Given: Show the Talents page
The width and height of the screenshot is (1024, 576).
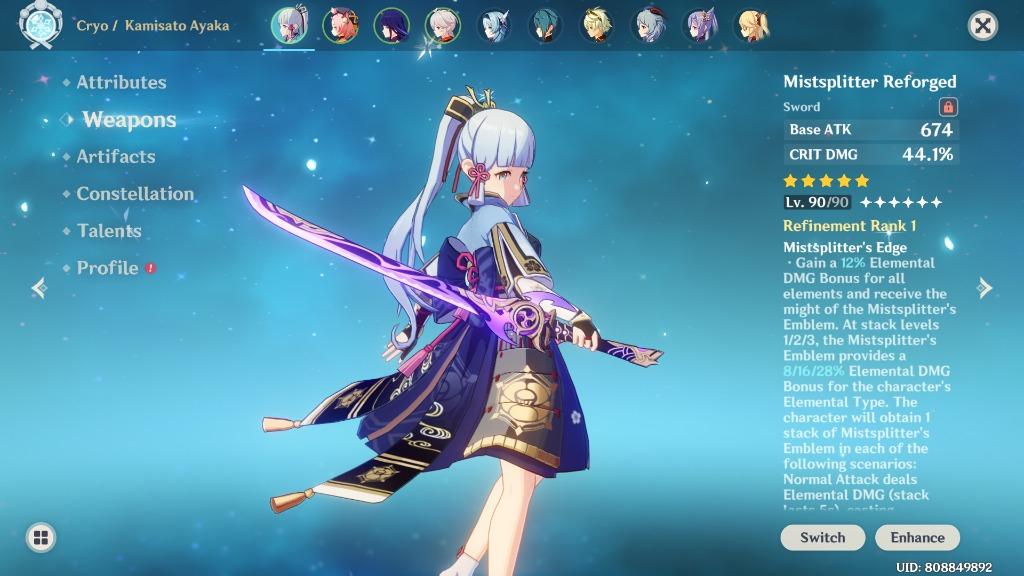Looking at the screenshot, I should (109, 230).
